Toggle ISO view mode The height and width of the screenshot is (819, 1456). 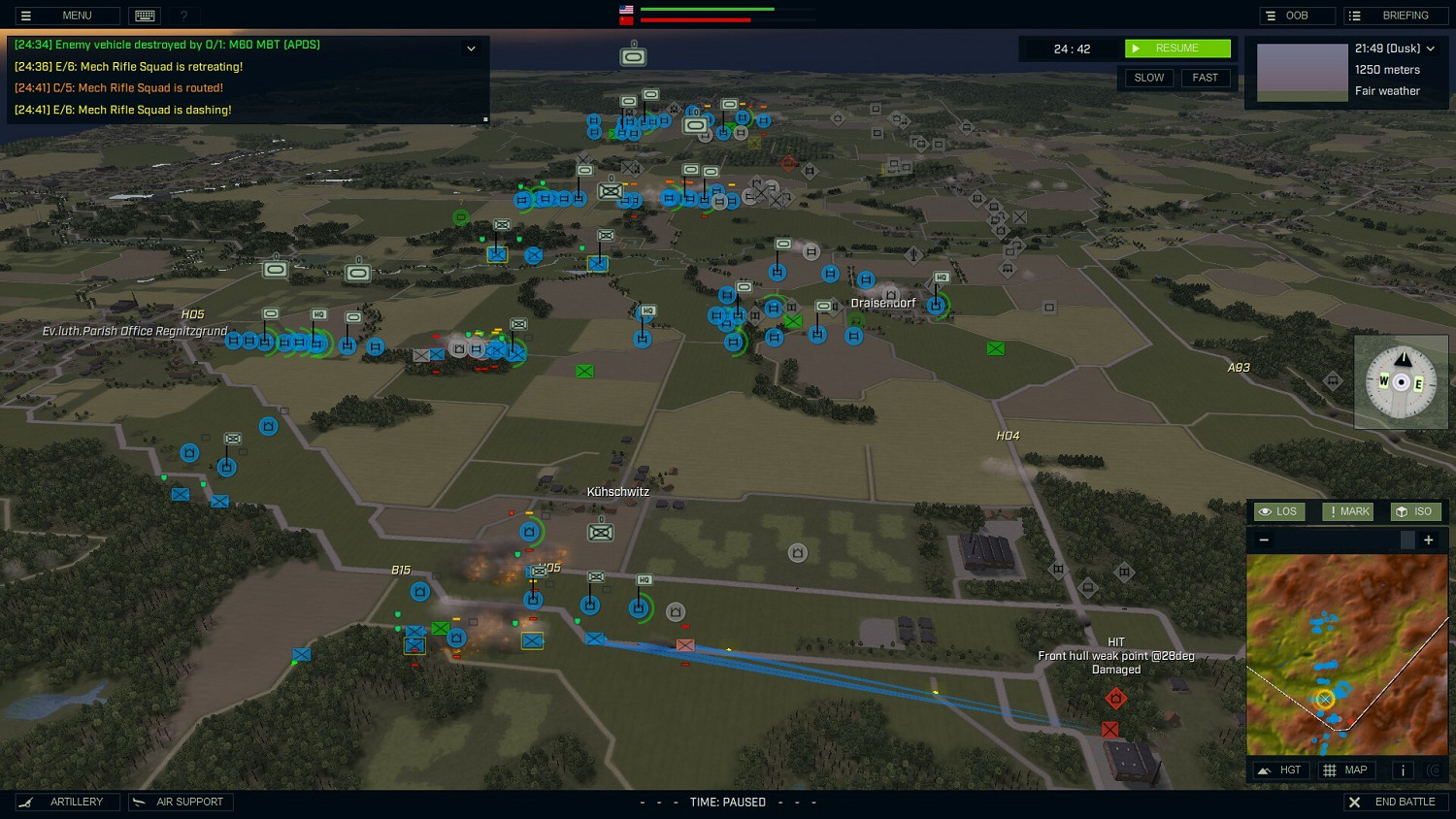tap(1415, 511)
